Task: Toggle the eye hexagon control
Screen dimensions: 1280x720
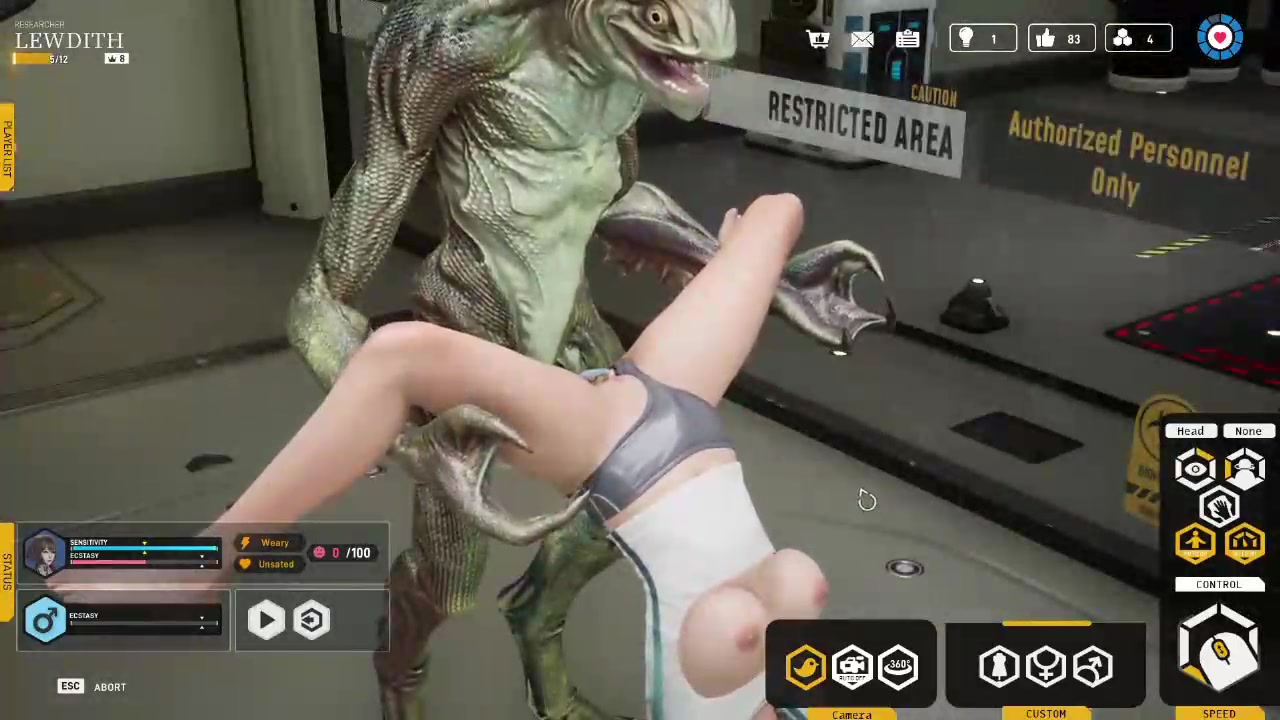Action: click(x=1195, y=469)
